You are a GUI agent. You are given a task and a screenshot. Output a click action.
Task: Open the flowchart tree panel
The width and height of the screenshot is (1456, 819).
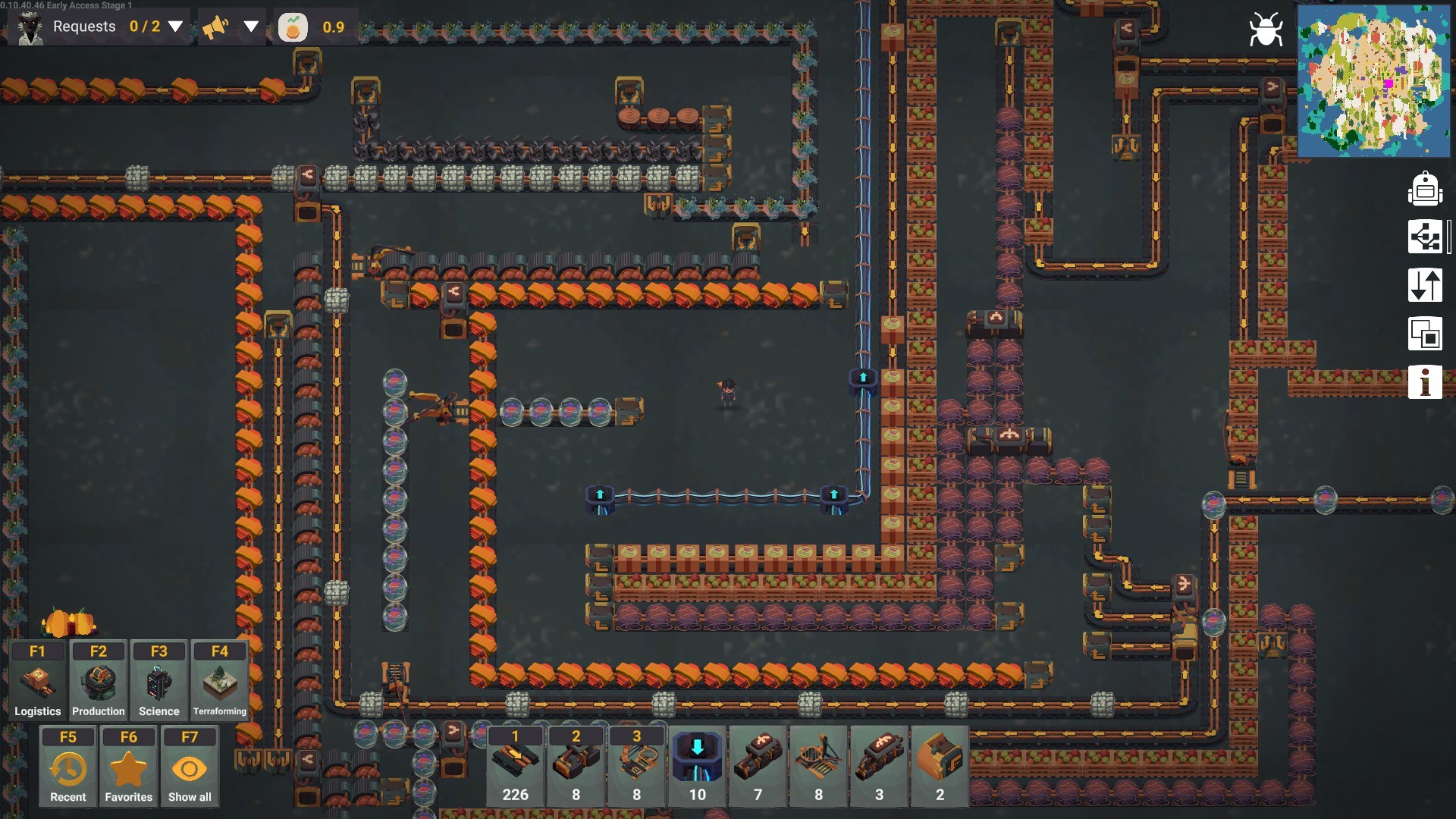(1425, 237)
